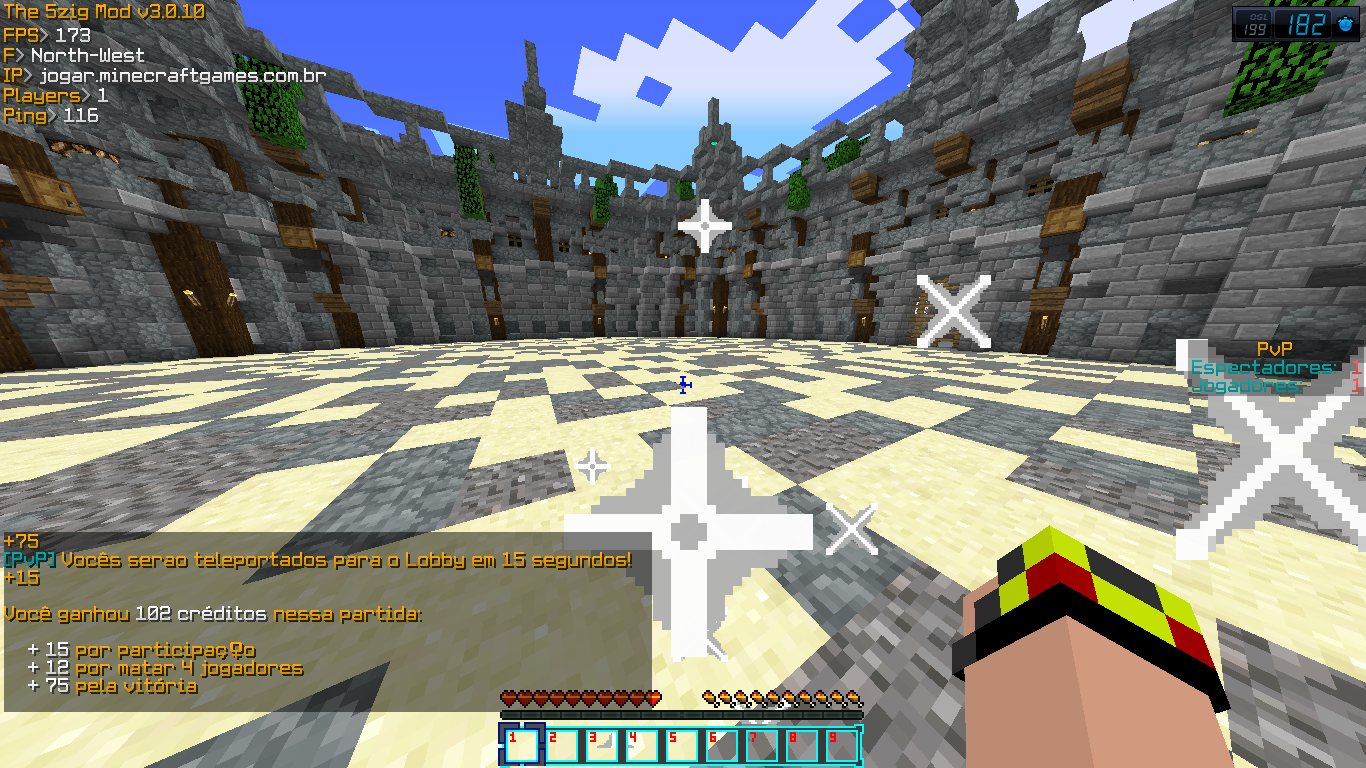
Task: Choose hotbar slot 8
Action: (x=802, y=746)
